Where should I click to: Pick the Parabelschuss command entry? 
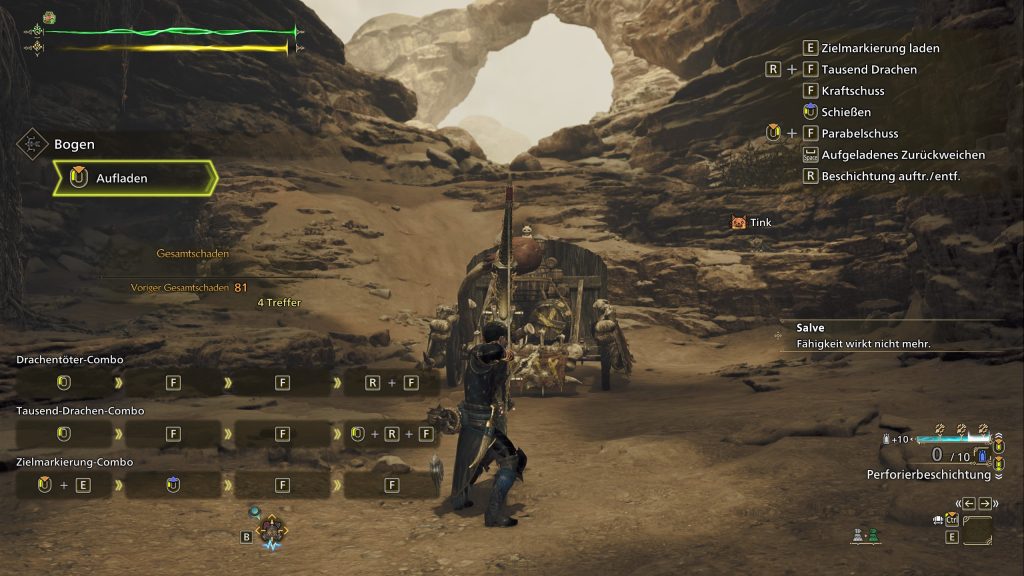point(859,133)
